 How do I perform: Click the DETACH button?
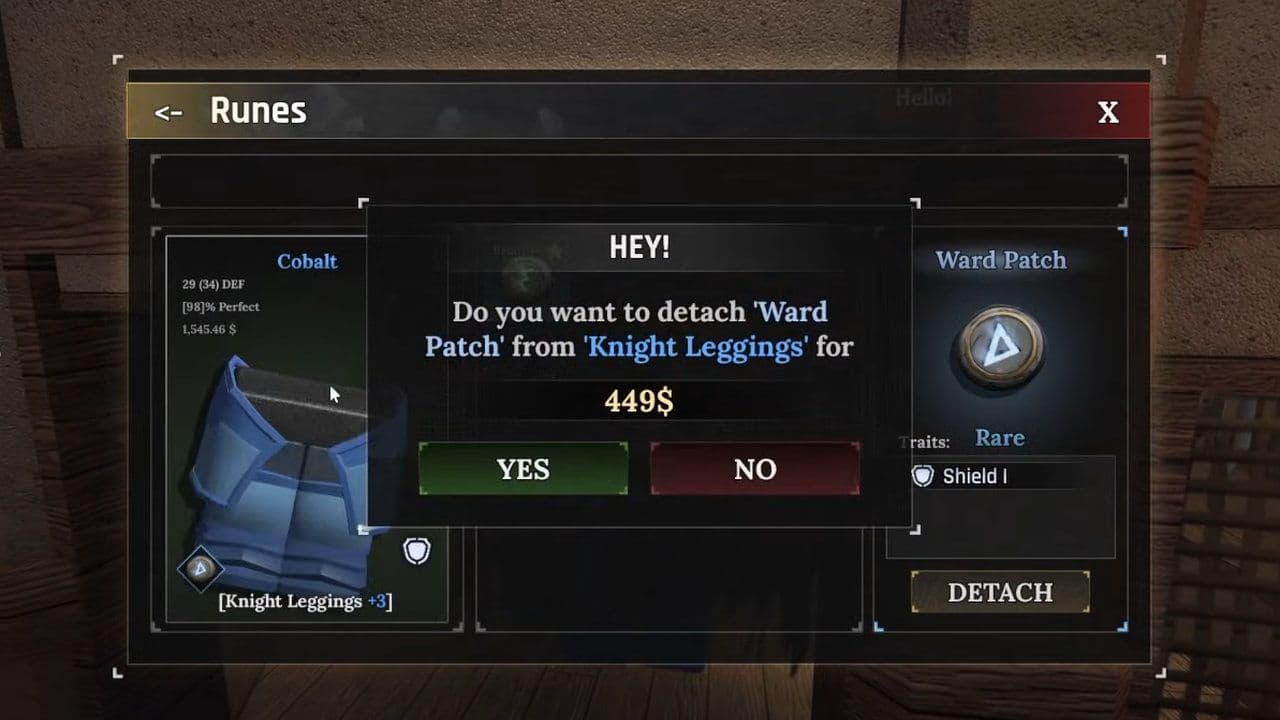click(1000, 592)
